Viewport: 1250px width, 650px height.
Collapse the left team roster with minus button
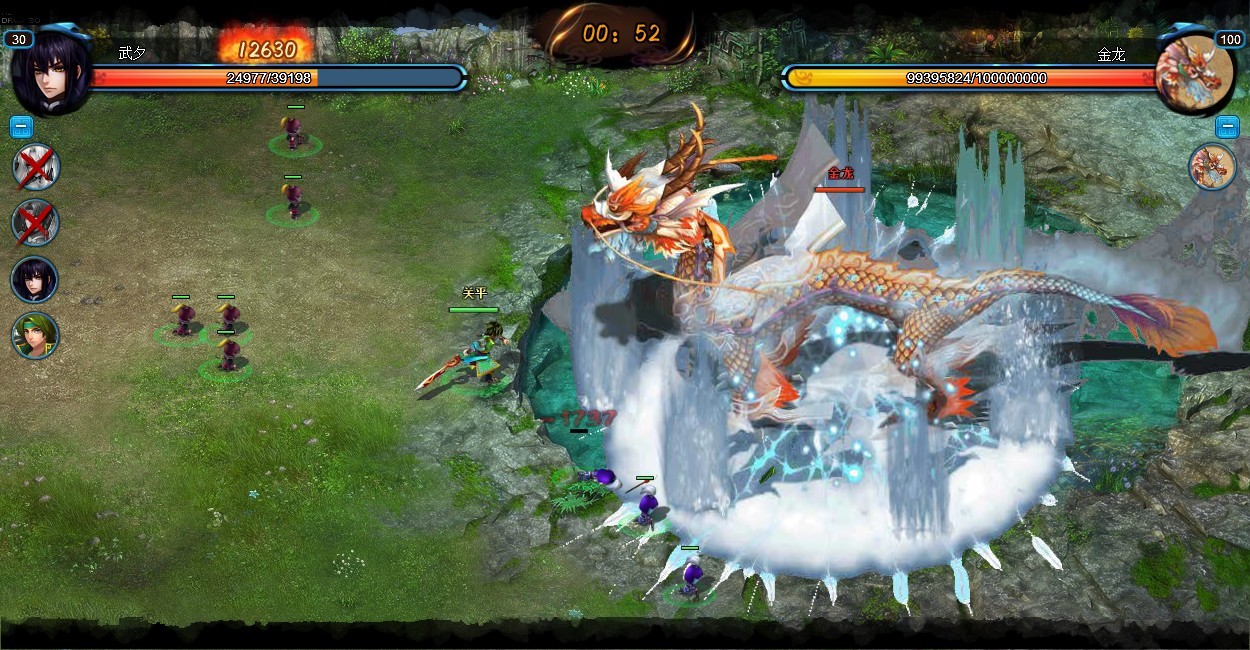[x=21, y=127]
